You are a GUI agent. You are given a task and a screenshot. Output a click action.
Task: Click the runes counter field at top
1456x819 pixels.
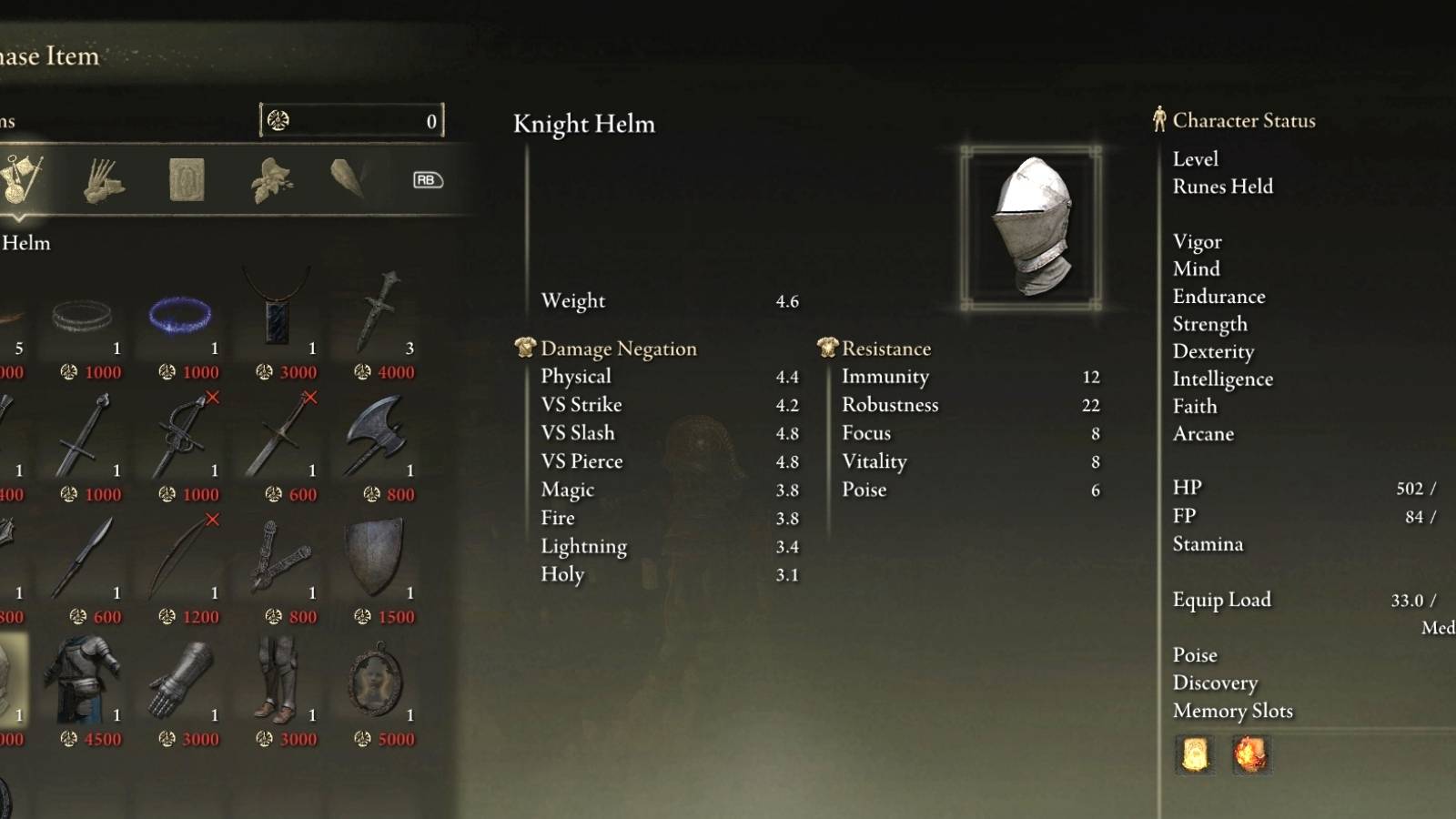(350, 118)
